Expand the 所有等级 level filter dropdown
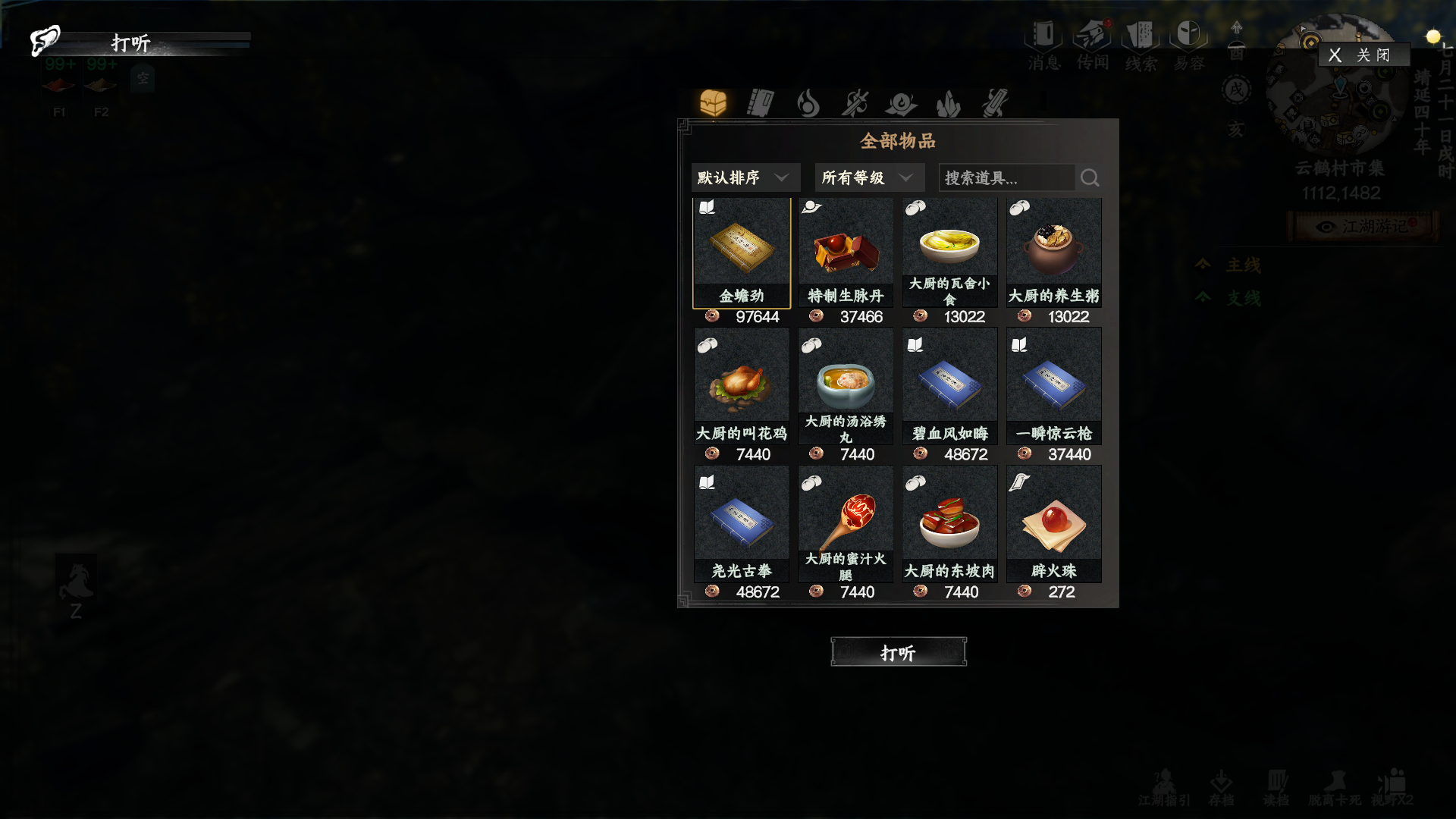The image size is (1456, 819). 868,177
